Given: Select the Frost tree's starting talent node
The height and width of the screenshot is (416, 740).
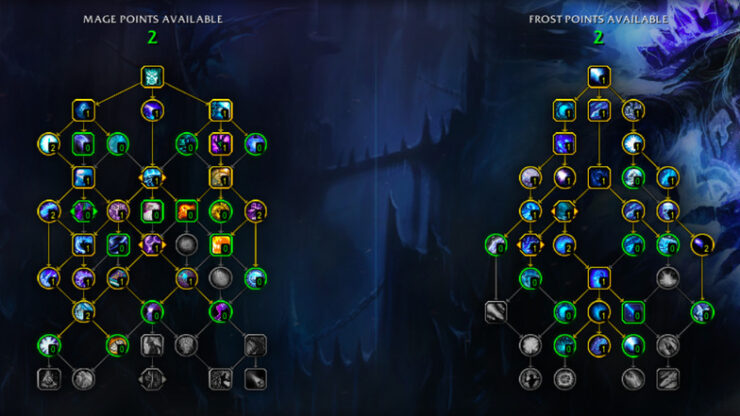Looking at the screenshot, I should pos(598,76).
